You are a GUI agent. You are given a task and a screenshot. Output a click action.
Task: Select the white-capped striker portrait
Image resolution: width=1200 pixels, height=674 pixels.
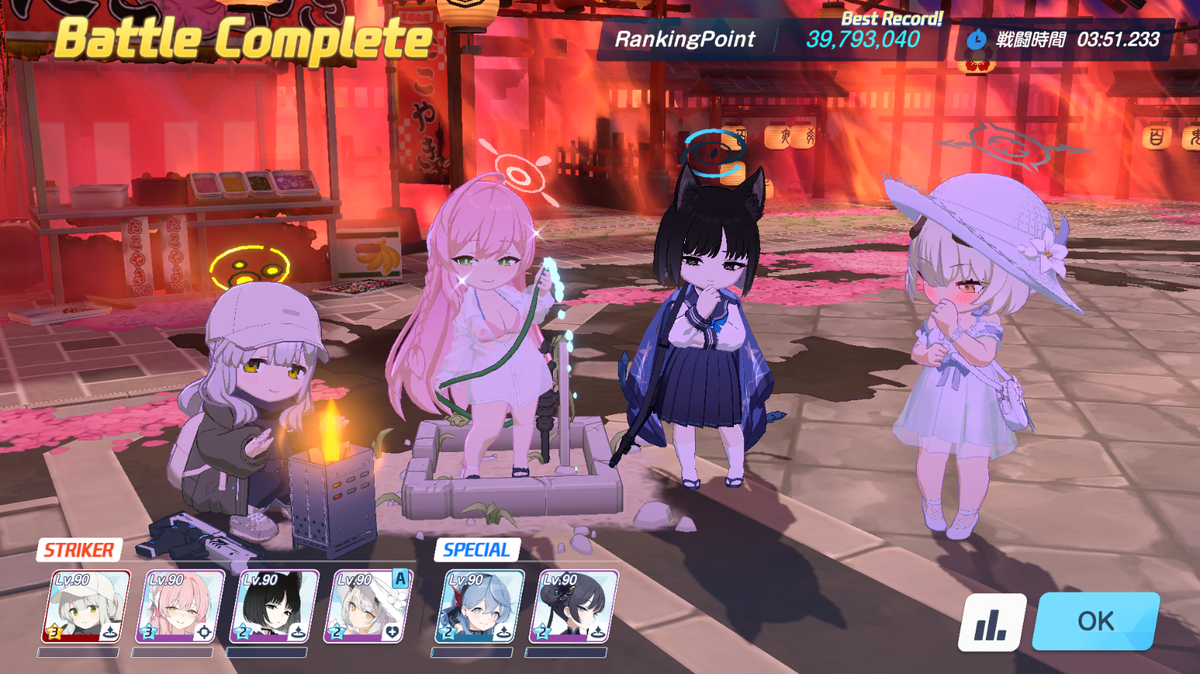click(86, 606)
